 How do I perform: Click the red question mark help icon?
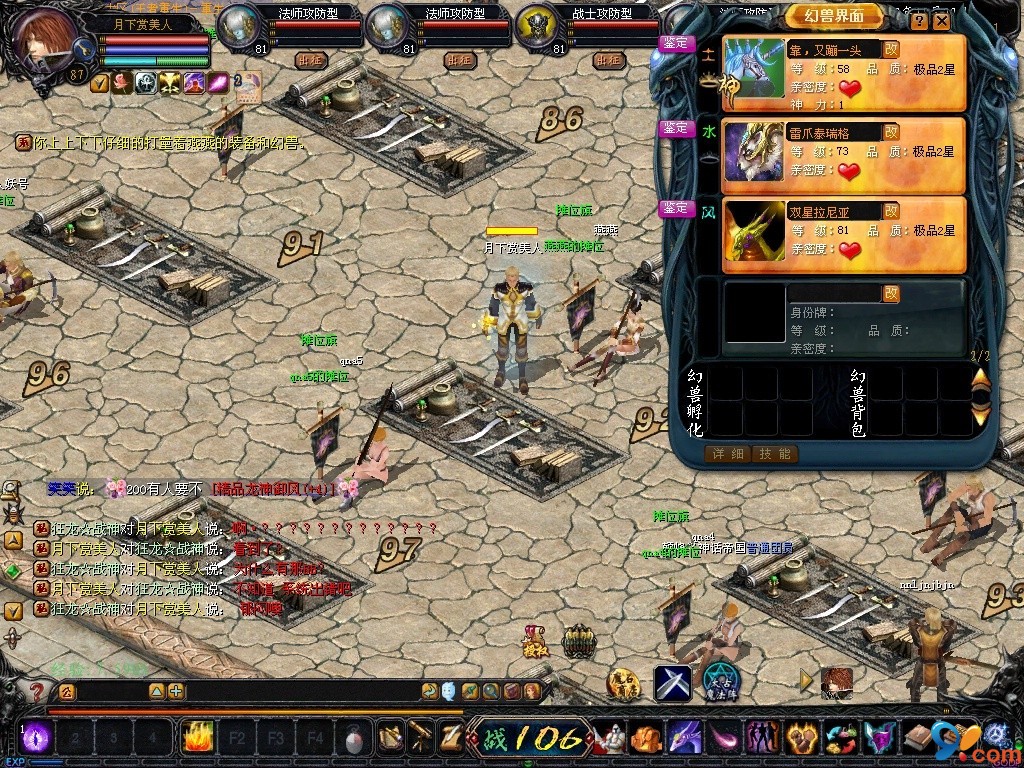[x=37, y=691]
